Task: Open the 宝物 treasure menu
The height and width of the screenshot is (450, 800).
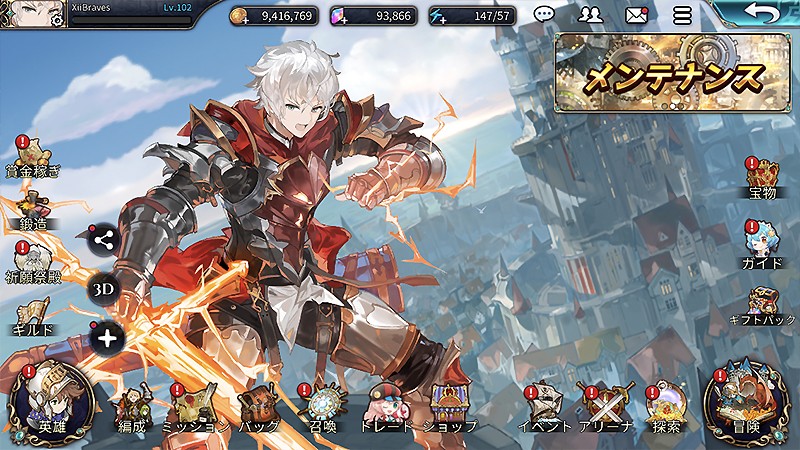Action: [x=762, y=178]
